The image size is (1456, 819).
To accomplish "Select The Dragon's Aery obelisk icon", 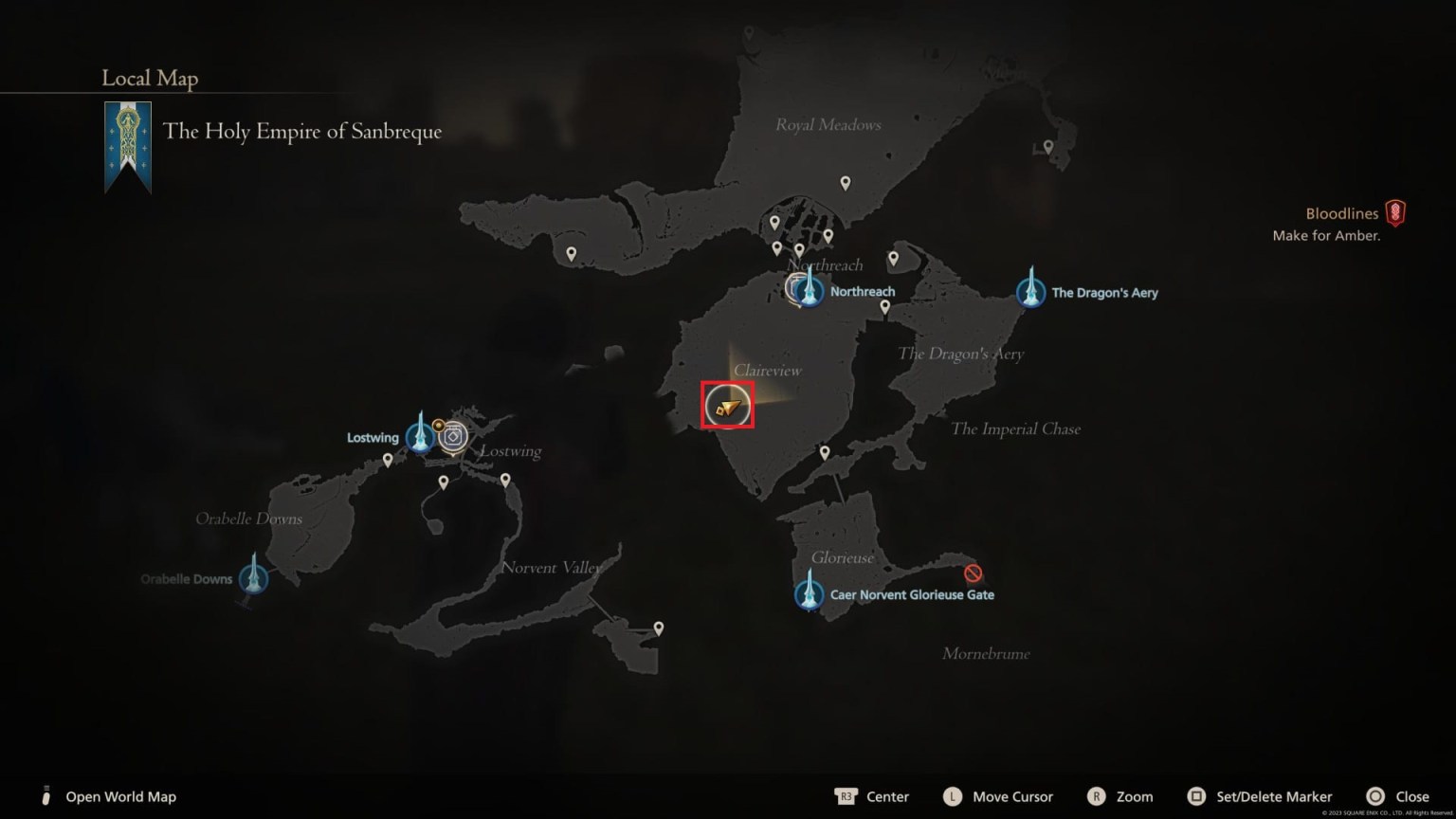I will click(x=1029, y=291).
